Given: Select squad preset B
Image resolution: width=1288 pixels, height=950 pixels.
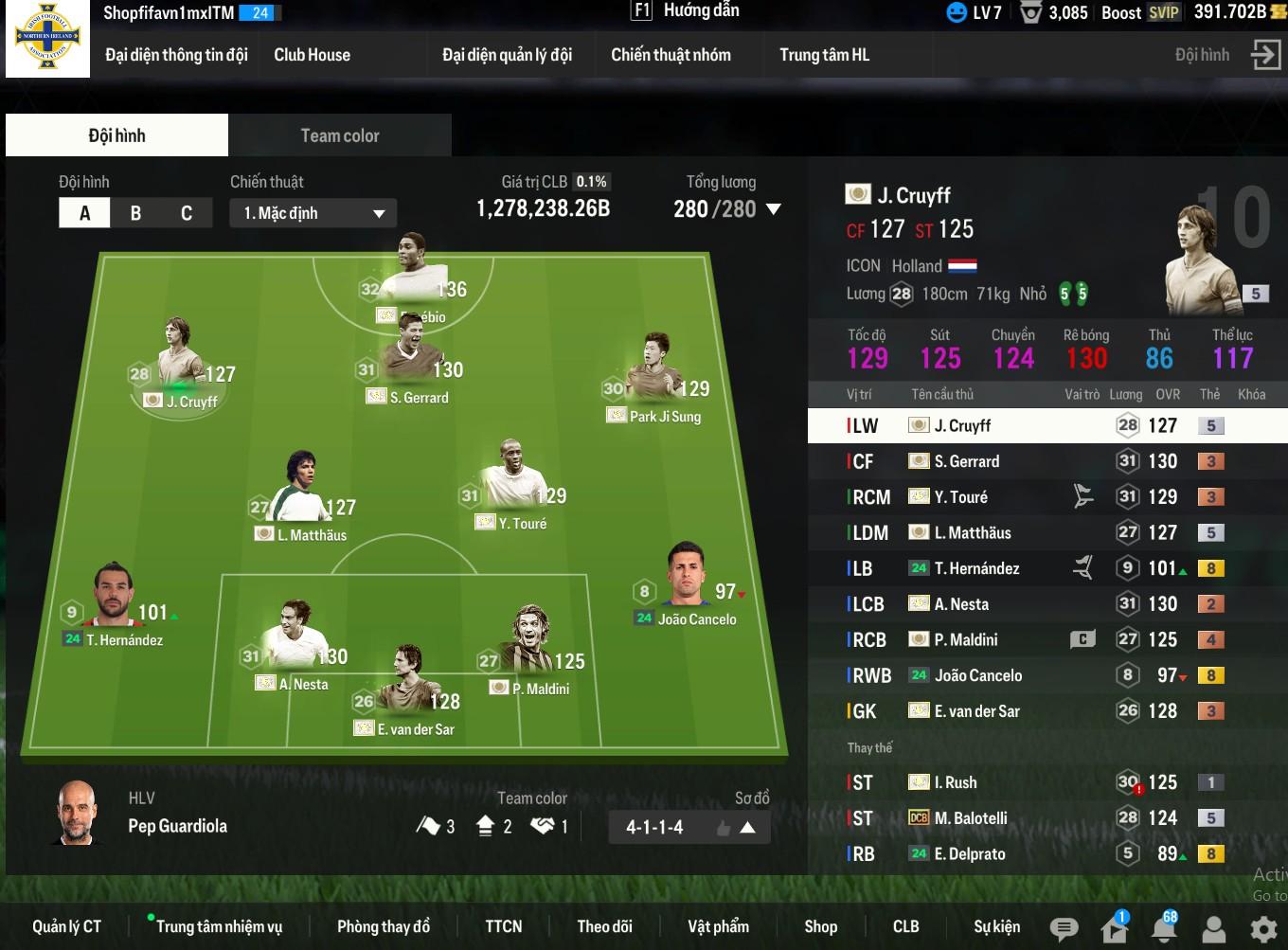Looking at the screenshot, I should coord(135,213).
